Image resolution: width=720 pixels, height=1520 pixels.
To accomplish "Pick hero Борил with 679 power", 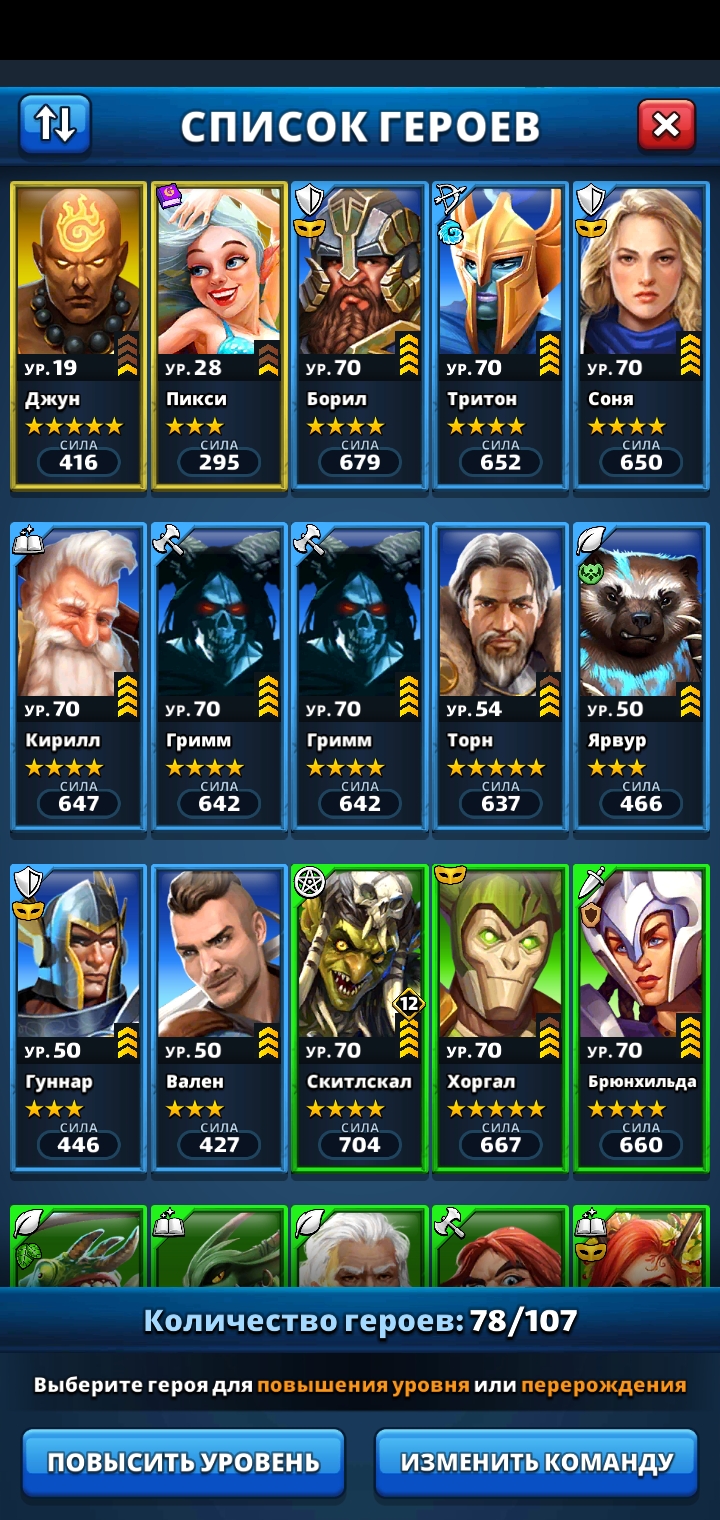I will (360, 335).
